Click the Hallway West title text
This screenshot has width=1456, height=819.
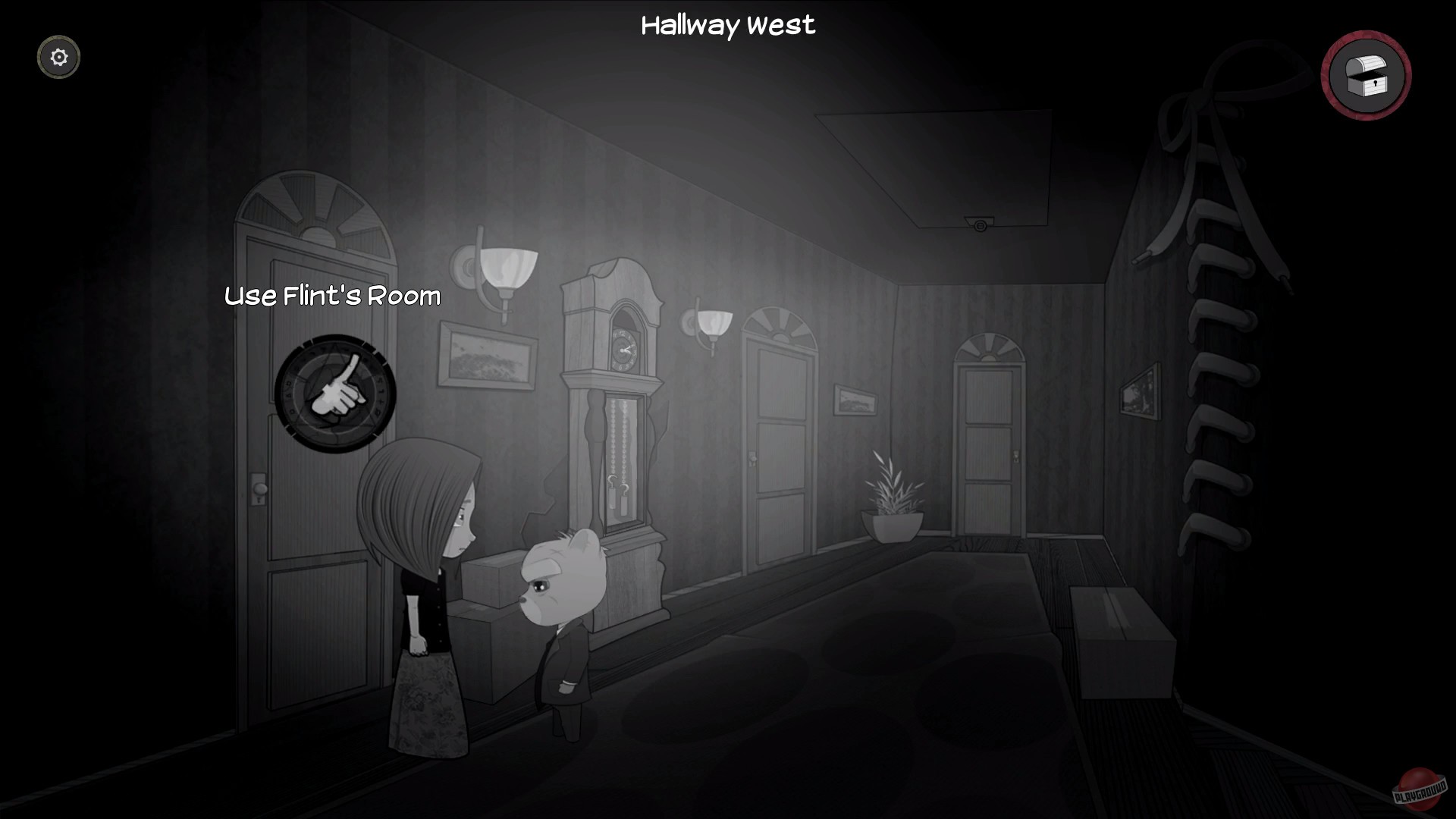point(728,25)
